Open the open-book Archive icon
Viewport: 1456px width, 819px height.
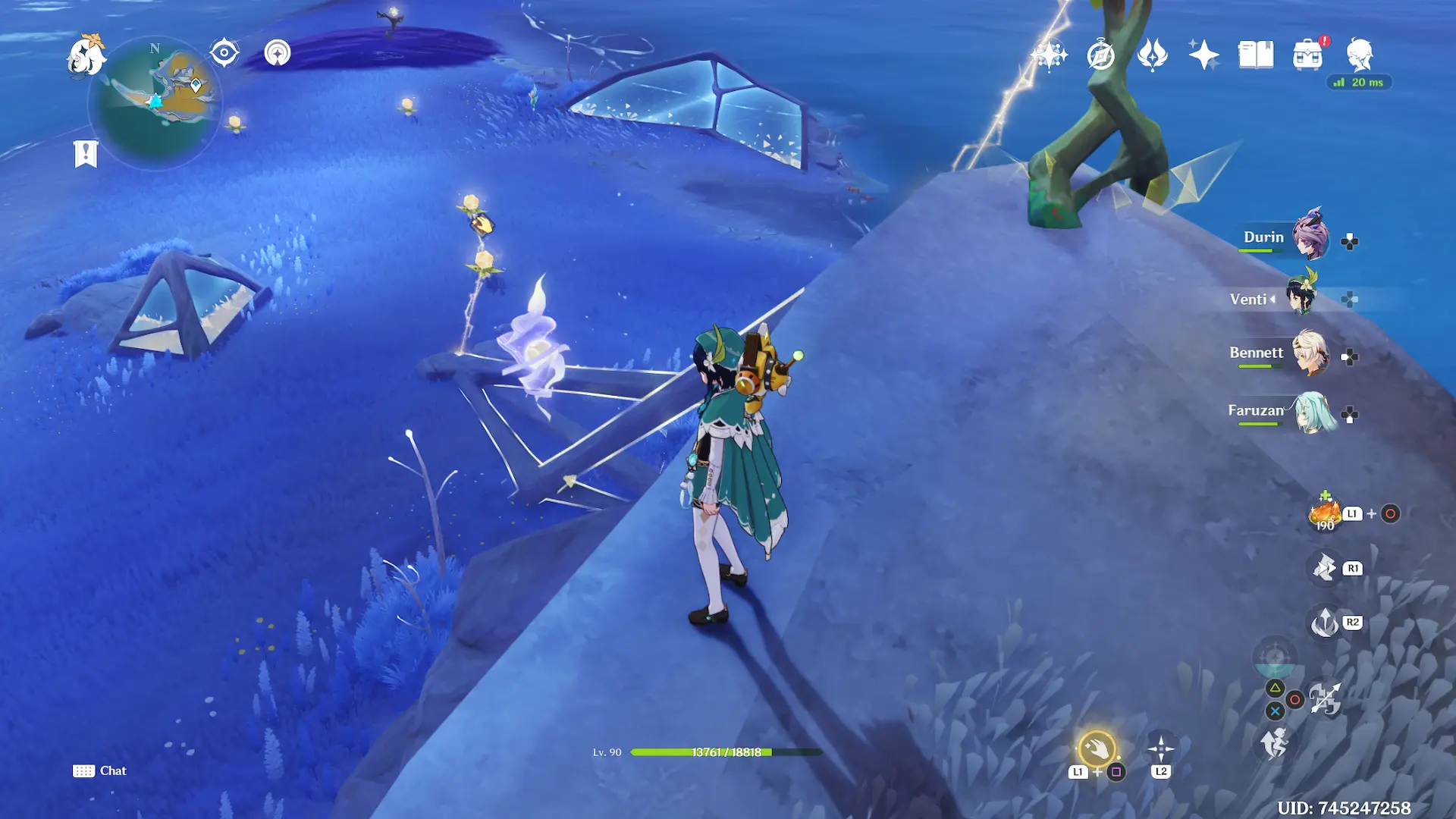coord(1256,55)
